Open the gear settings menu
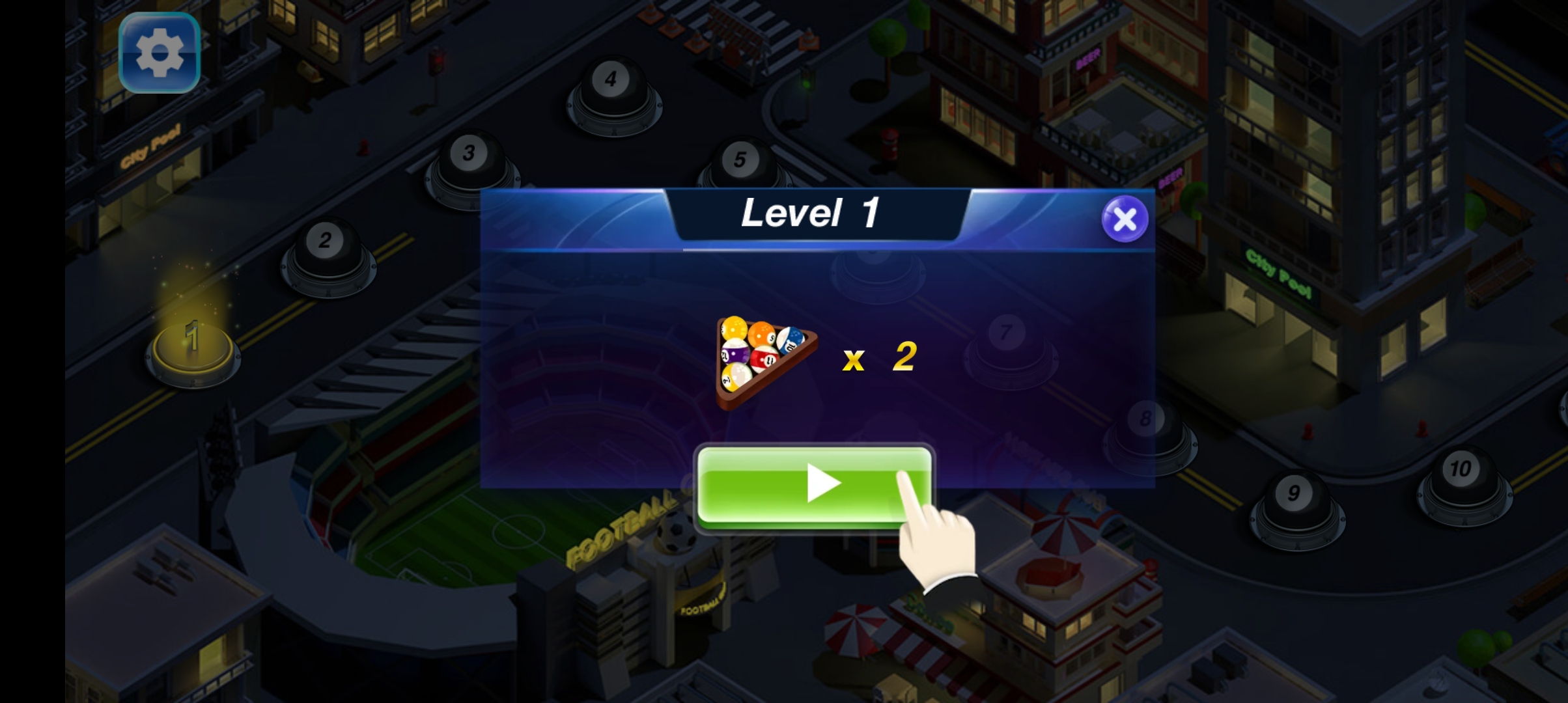 click(x=159, y=53)
